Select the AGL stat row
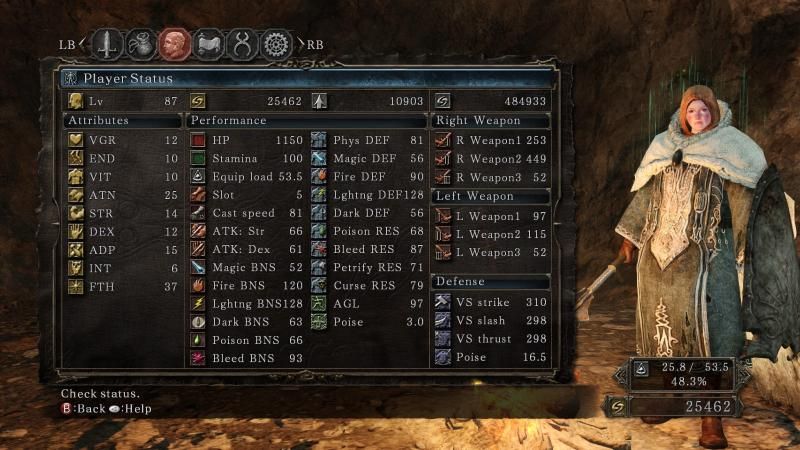Viewport: 800px width, 450px height. 368,304
